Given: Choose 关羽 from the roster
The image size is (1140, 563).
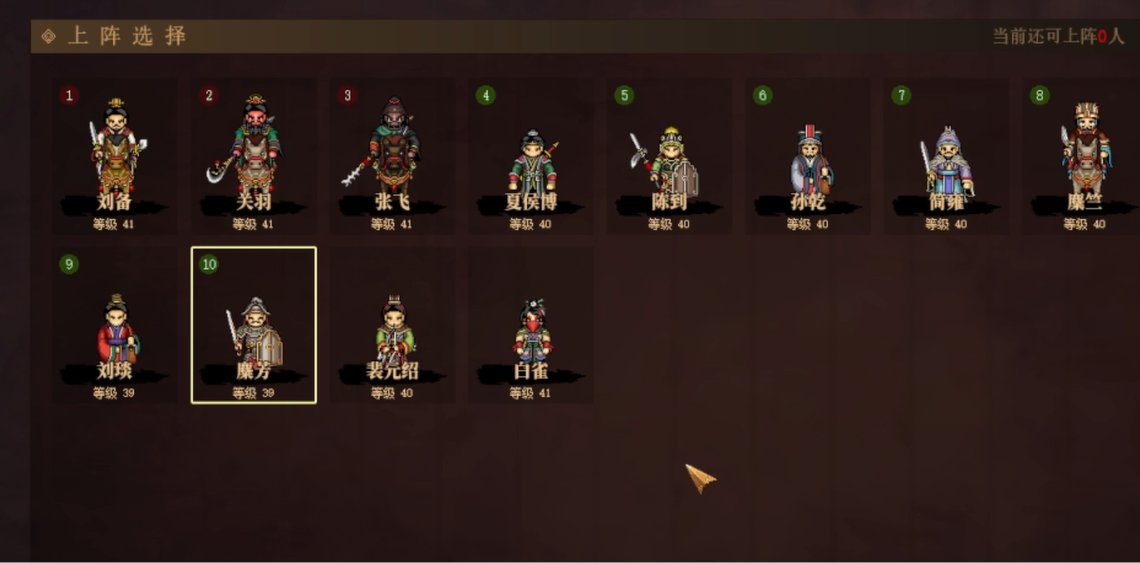Looking at the screenshot, I should coord(254,157).
